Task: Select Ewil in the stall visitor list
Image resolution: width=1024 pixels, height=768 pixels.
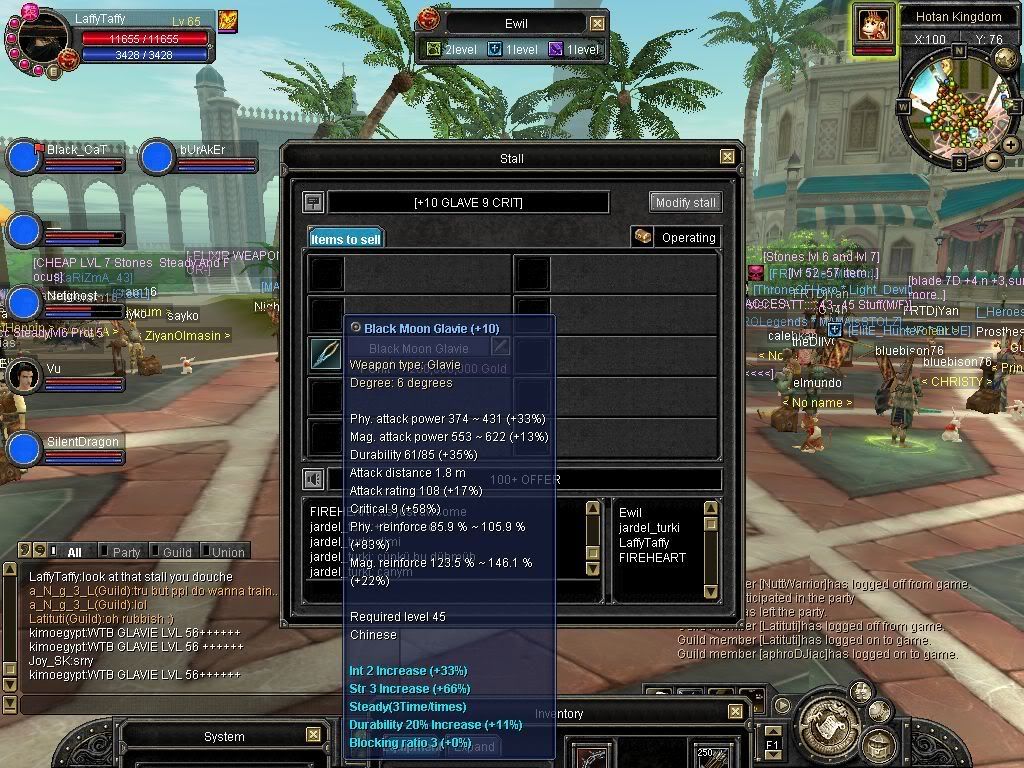Action: 631,513
